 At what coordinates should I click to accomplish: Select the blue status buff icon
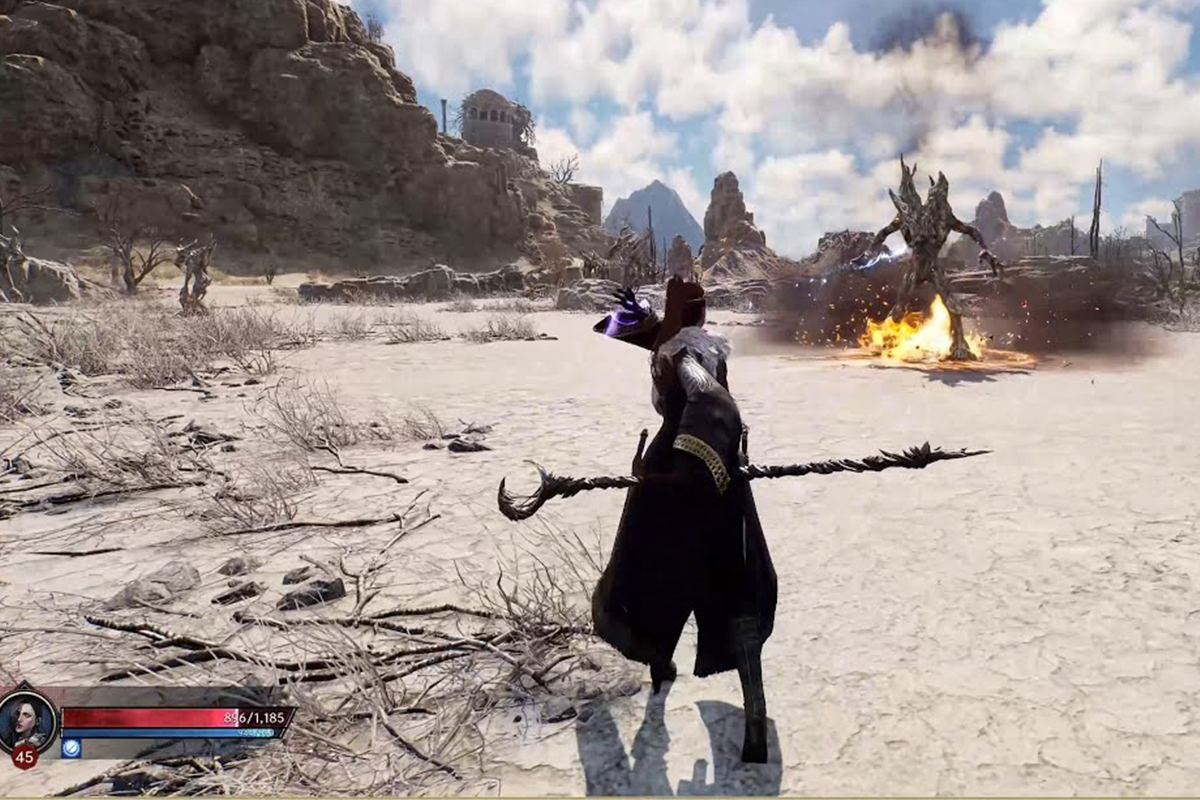[x=71, y=748]
